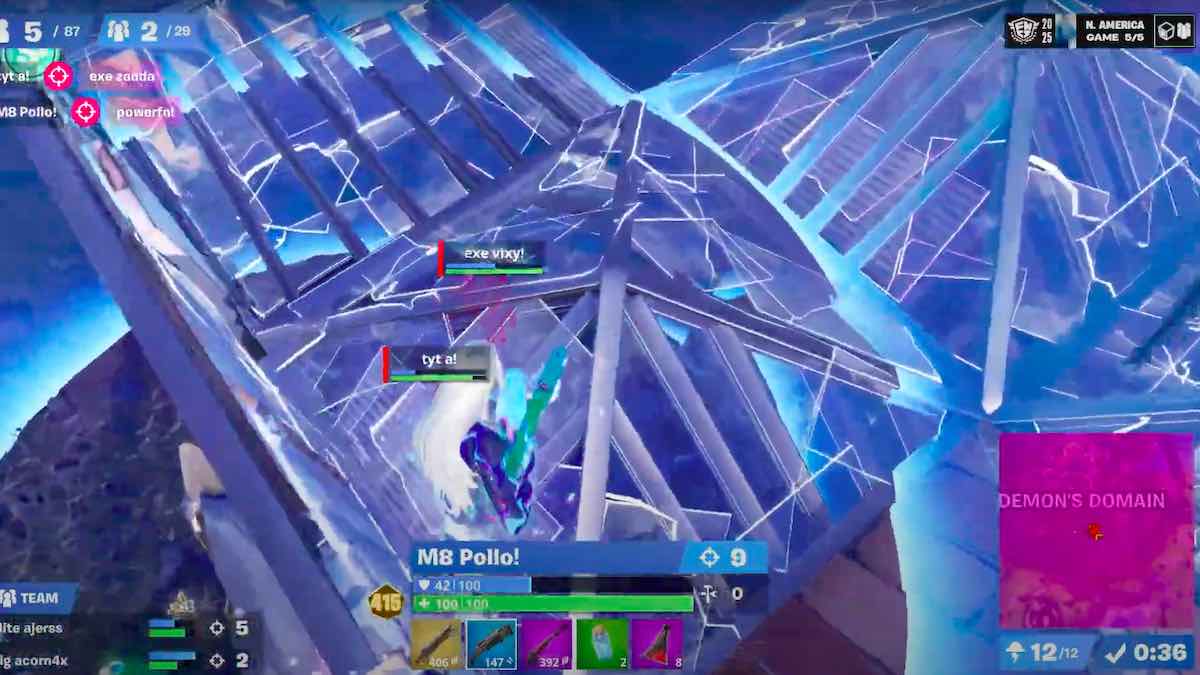This screenshot has height=675, width=1200.
Task: Choose the purple weapon slot showing 392
Action: coord(546,643)
